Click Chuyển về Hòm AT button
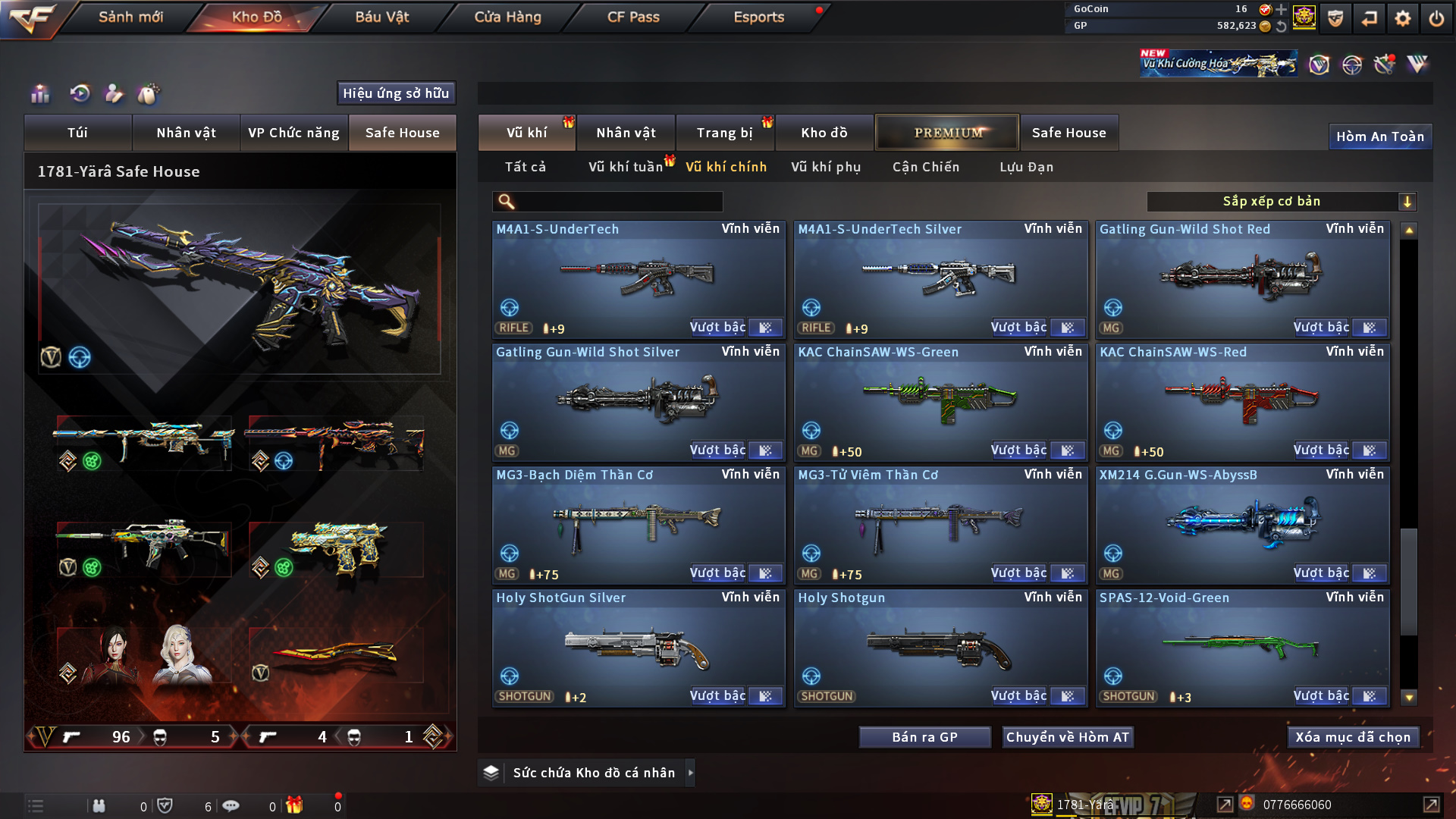Viewport: 1456px width, 819px height. click(x=1067, y=737)
